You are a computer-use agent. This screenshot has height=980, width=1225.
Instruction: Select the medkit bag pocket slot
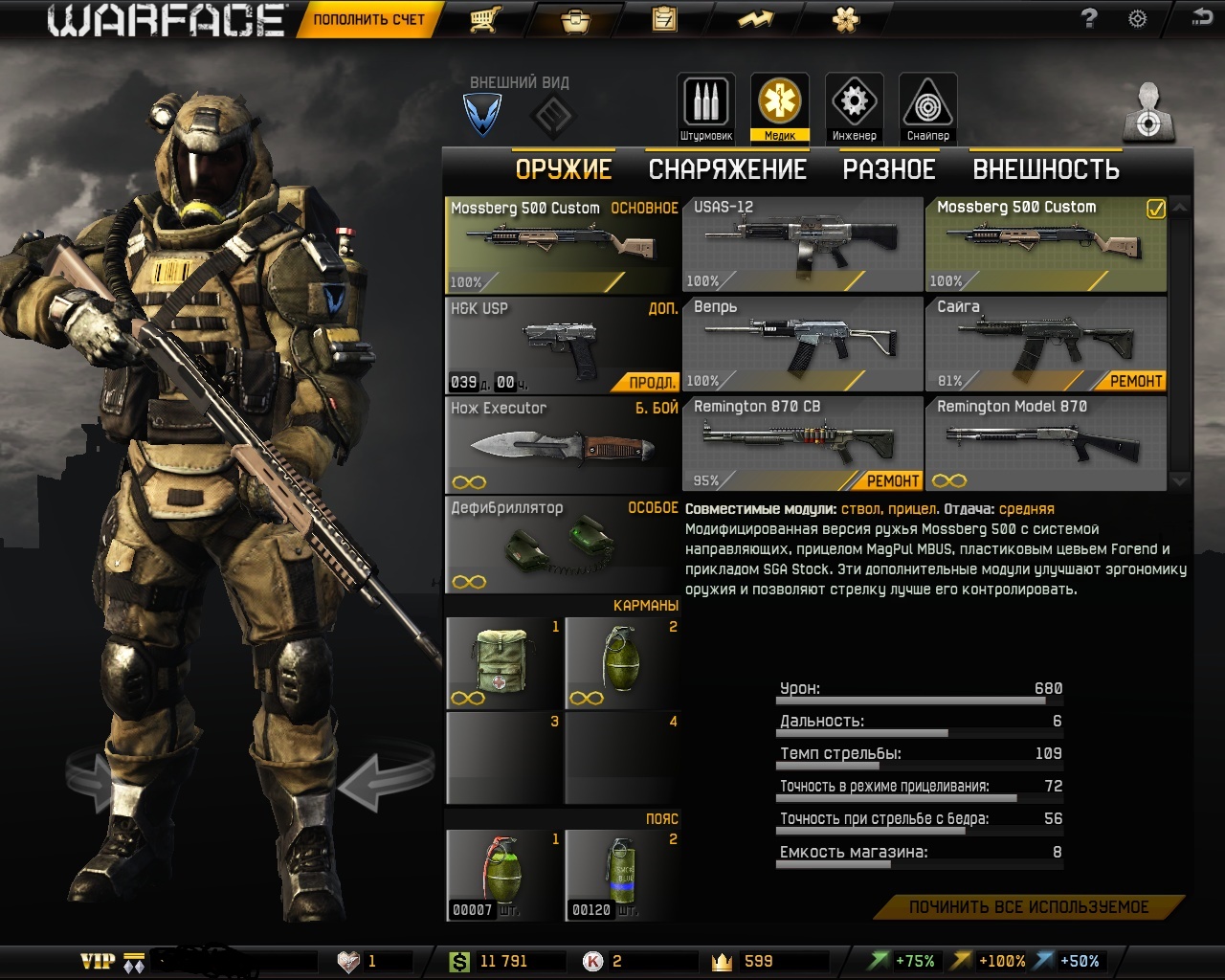click(503, 662)
